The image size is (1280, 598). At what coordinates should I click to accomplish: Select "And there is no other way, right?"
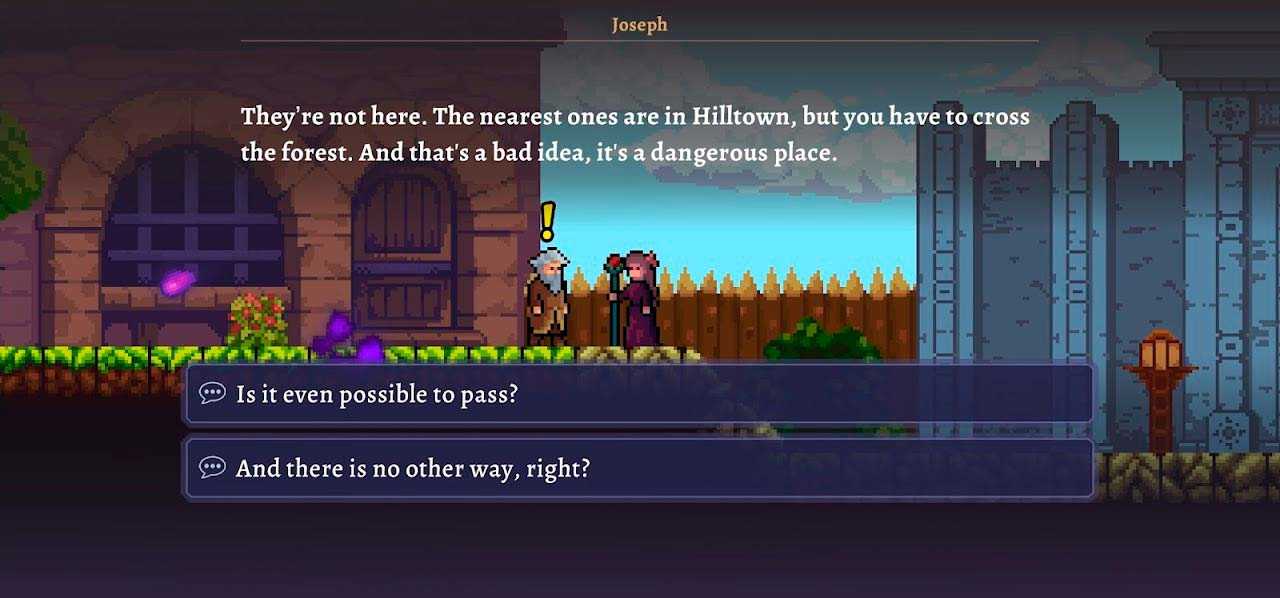tap(638, 468)
